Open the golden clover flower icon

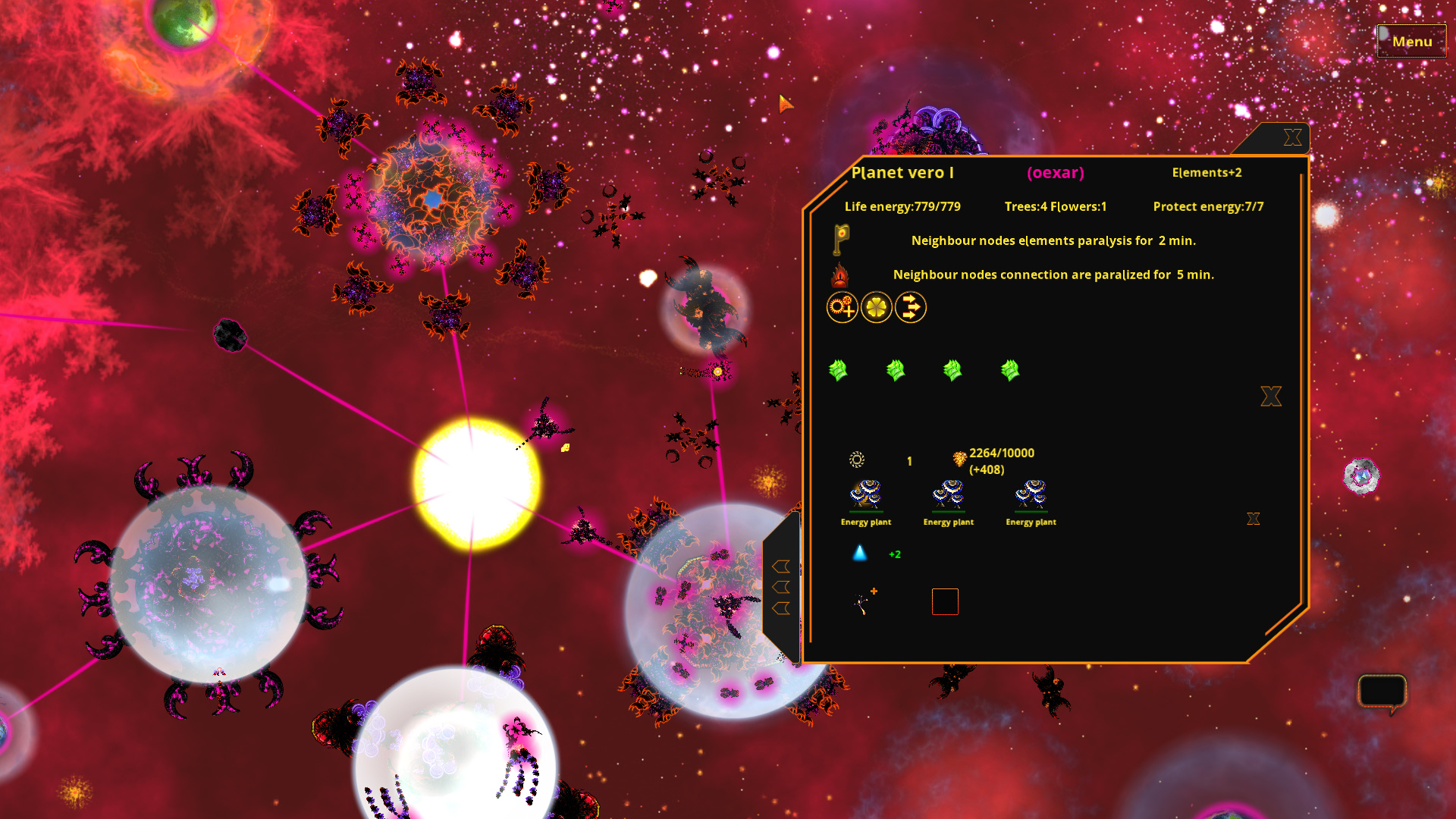877,308
